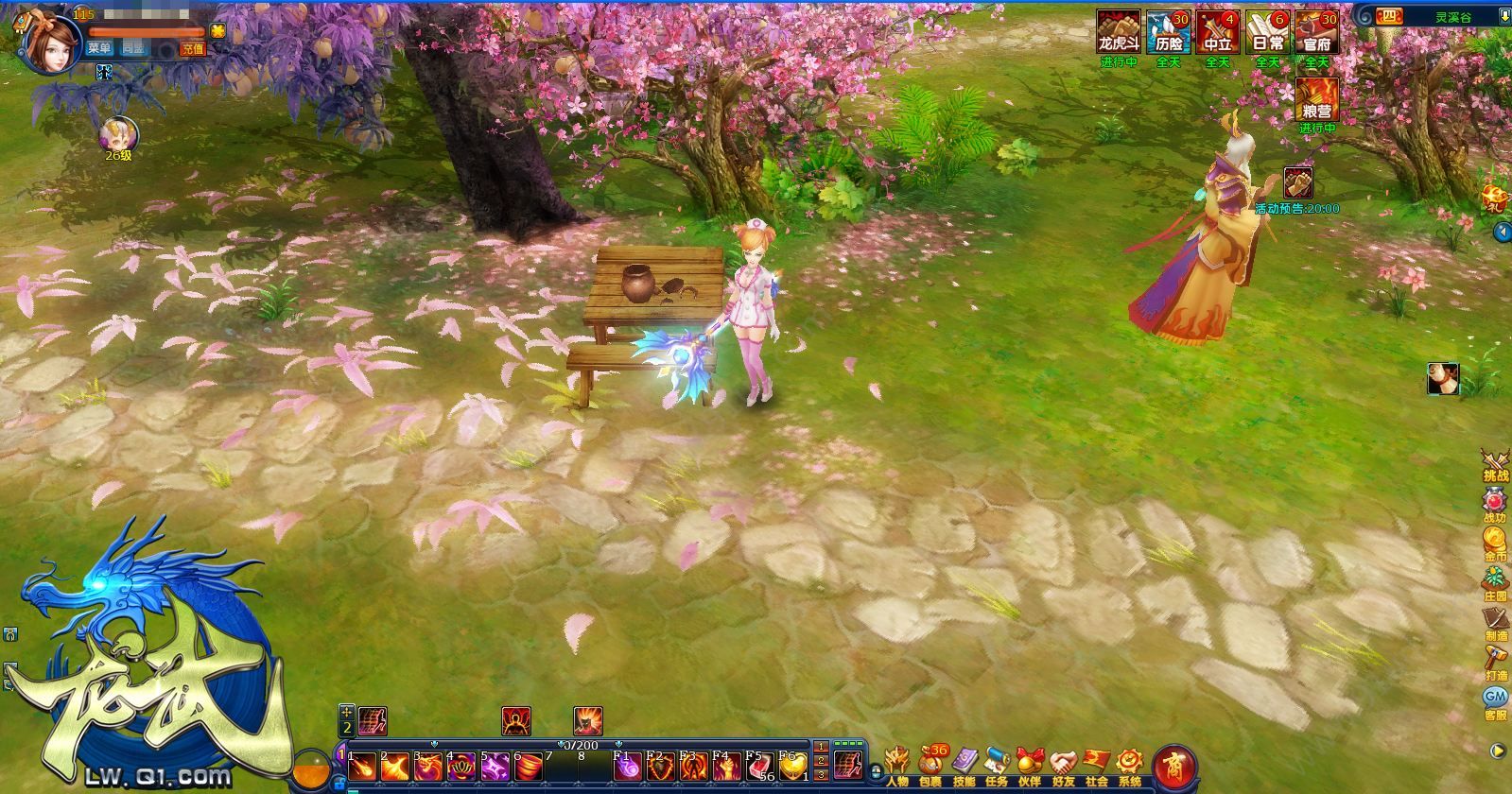Select the level 26 pet portrait
Image resolution: width=1512 pixels, height=794 pixels.
coord(119,134)
